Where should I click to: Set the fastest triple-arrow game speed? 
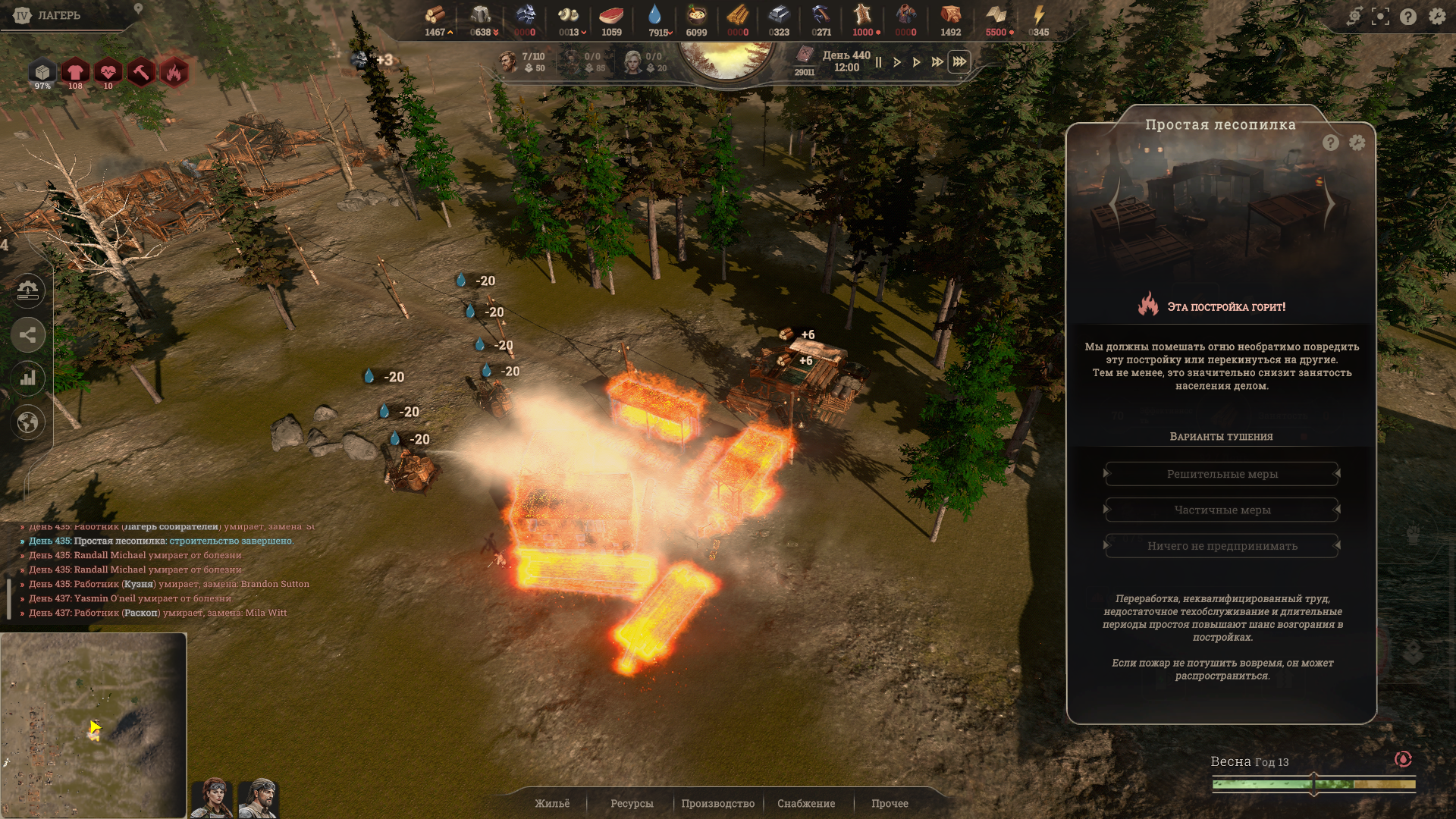click(959, 62)
